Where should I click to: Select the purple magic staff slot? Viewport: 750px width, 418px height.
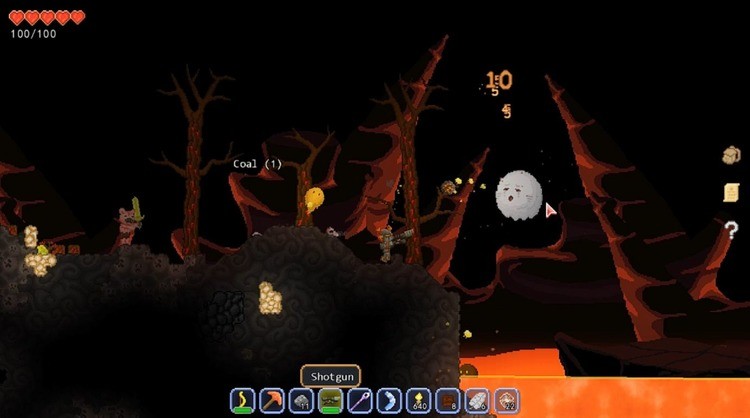(359, 401)
